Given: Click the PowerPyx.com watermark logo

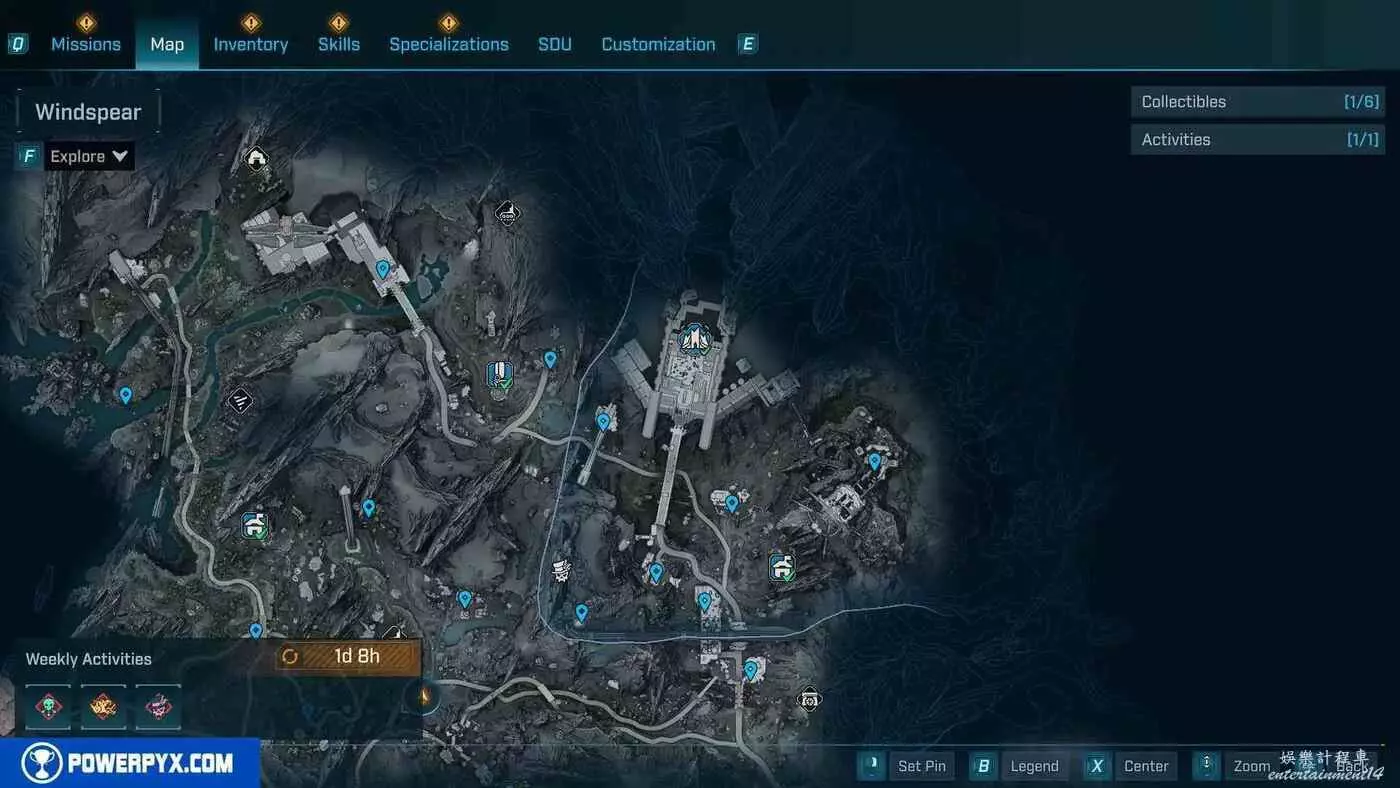Looking at the screenshot, I should [130, 764].
